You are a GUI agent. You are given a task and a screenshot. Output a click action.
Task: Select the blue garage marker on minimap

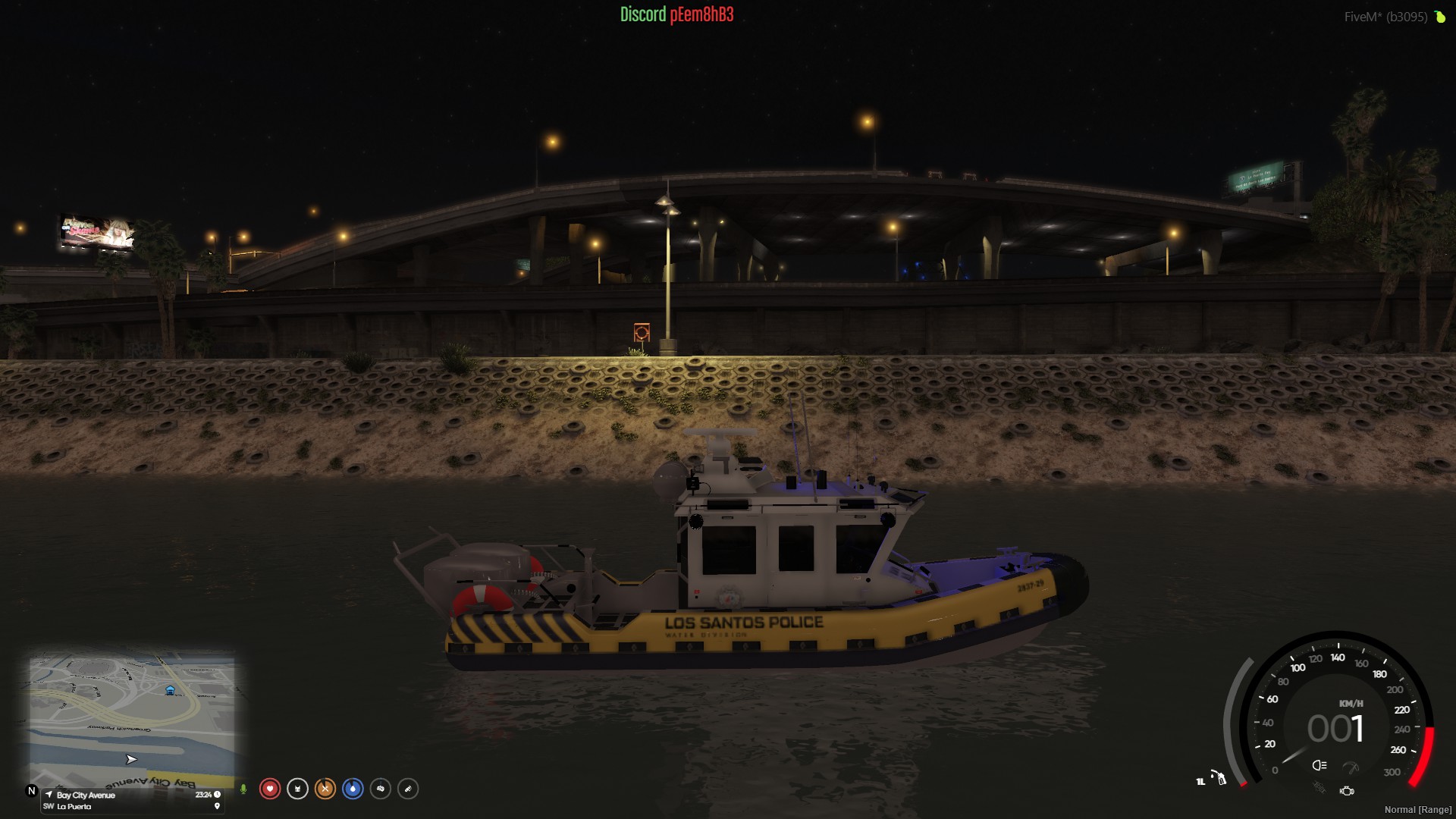170,690
